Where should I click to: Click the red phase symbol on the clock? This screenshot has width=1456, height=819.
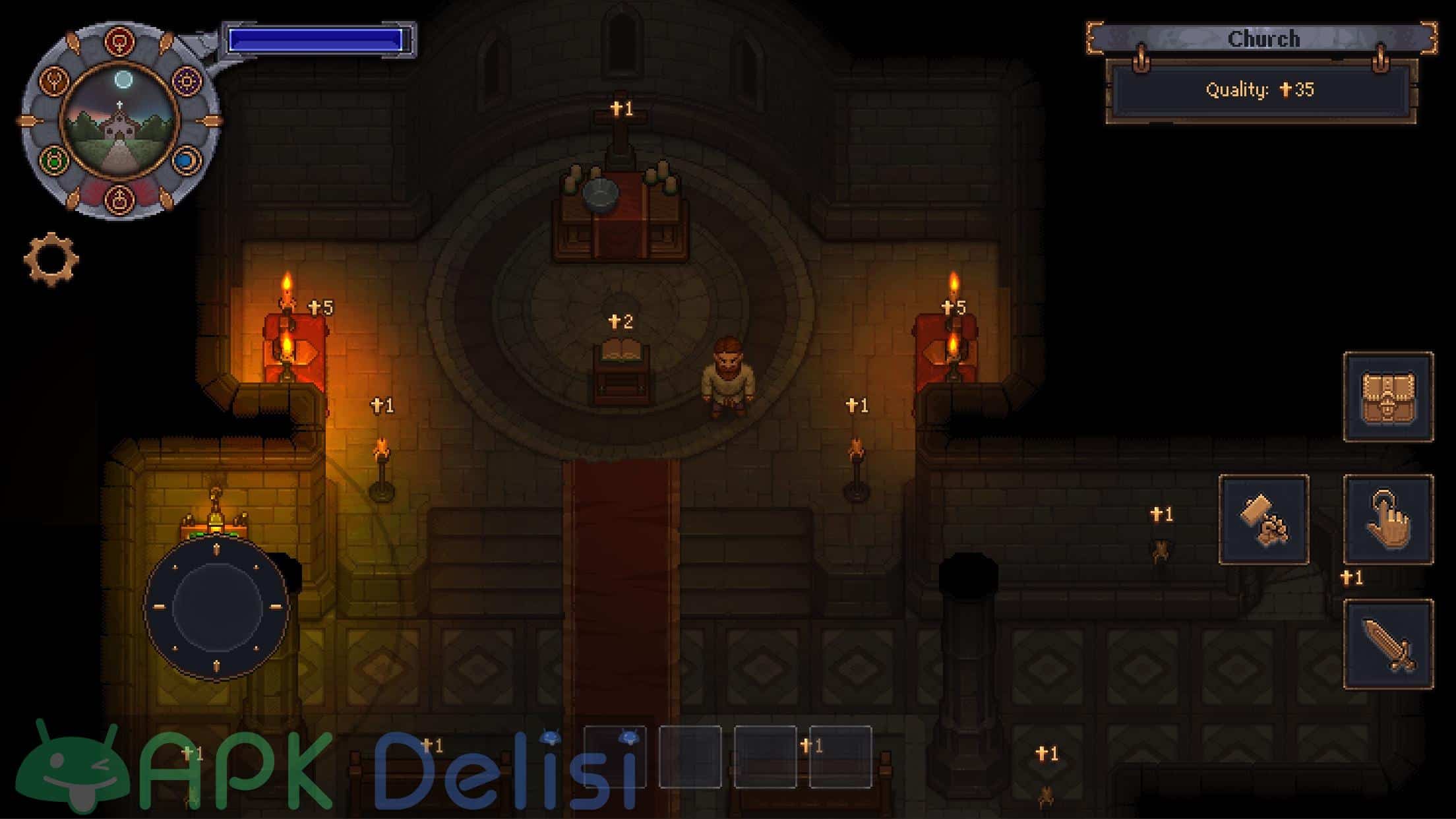(x=119, y=42)
